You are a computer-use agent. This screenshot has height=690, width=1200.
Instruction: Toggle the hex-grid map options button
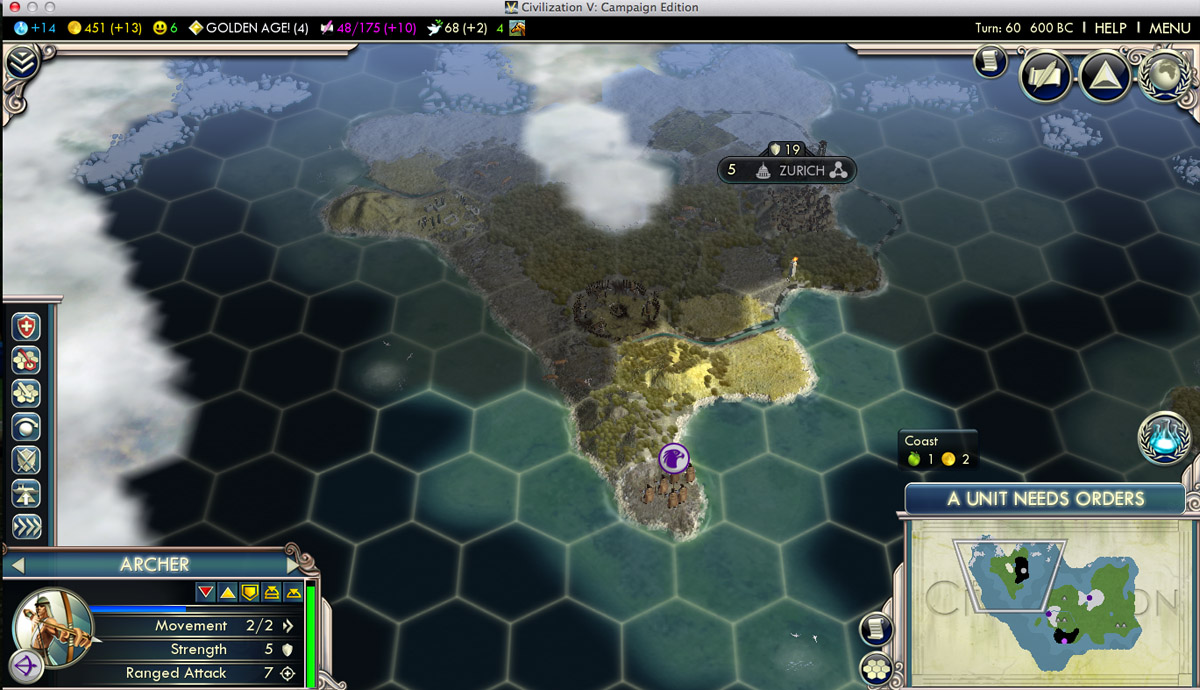click(x=876, y=668)
